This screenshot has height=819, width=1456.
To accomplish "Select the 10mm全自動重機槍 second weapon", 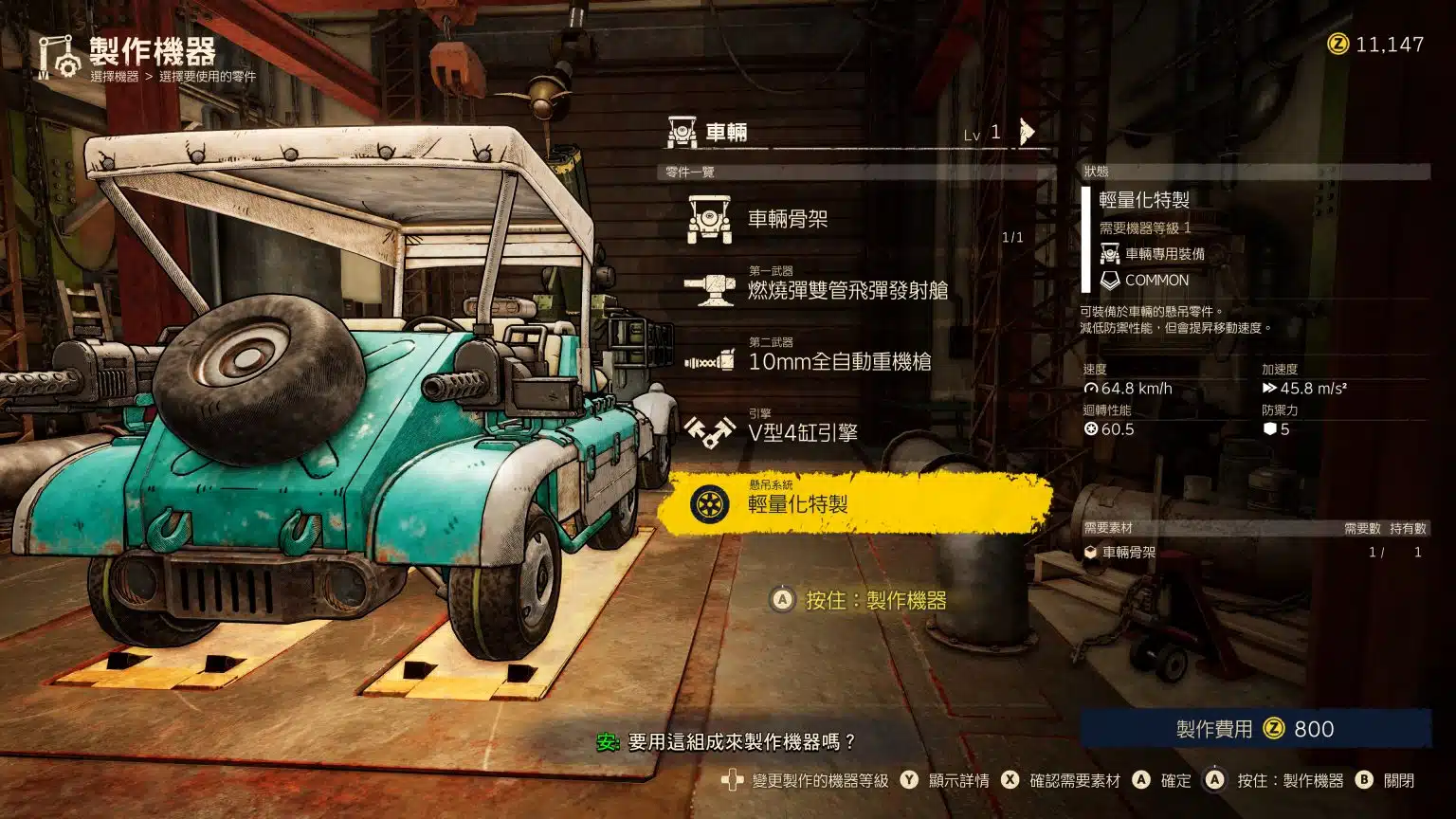I will [x=839, y=361].
